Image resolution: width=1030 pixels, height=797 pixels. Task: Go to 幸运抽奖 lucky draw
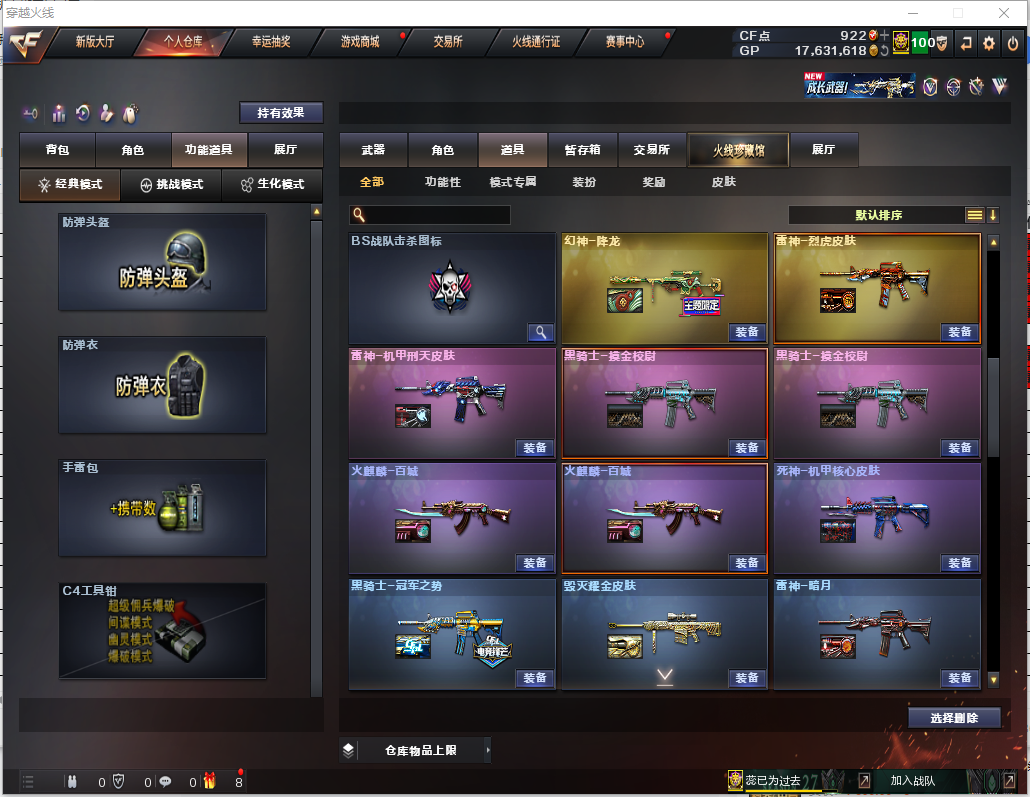pyautogui.click(x=271, y=42)
